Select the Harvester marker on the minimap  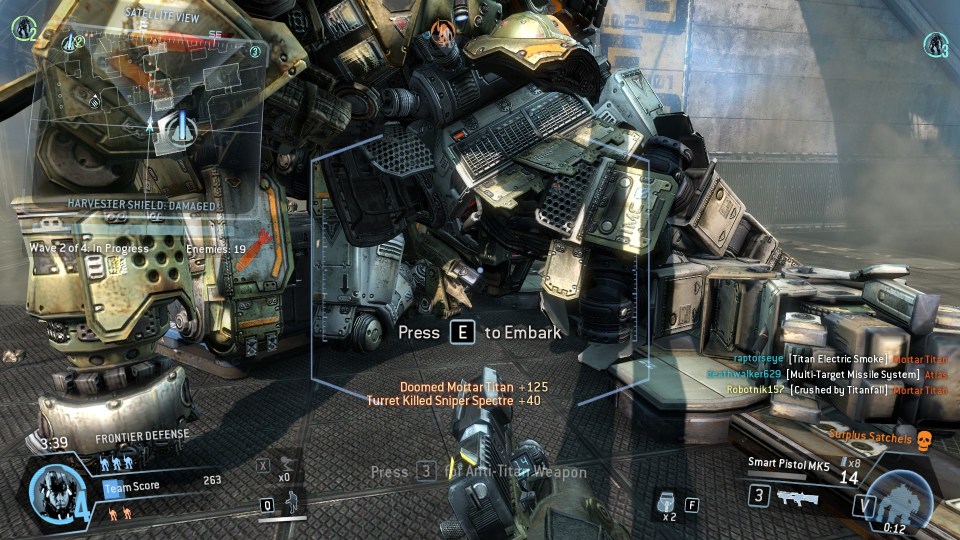click(180, 125)
